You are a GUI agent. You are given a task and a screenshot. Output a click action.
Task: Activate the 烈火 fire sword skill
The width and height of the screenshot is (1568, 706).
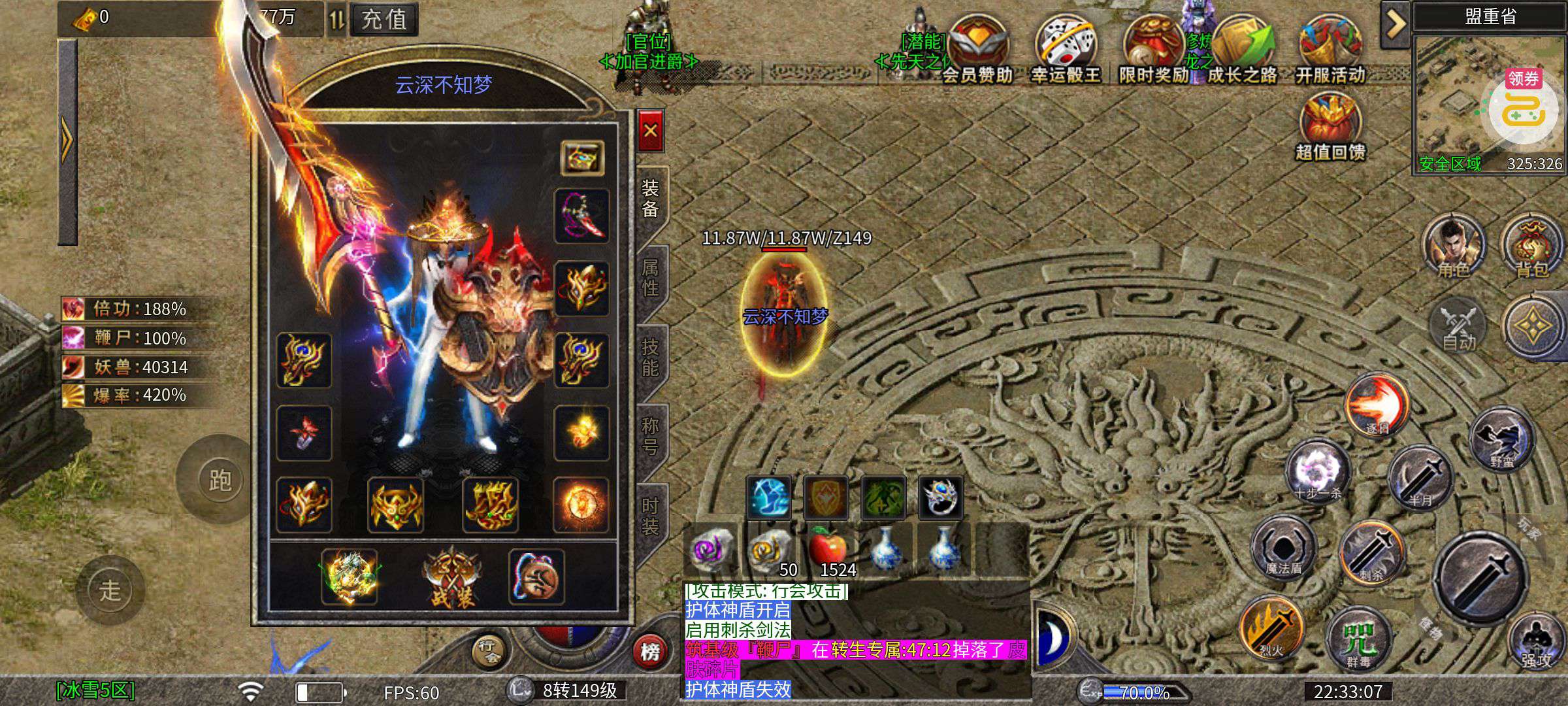(x=1271, y=629)
